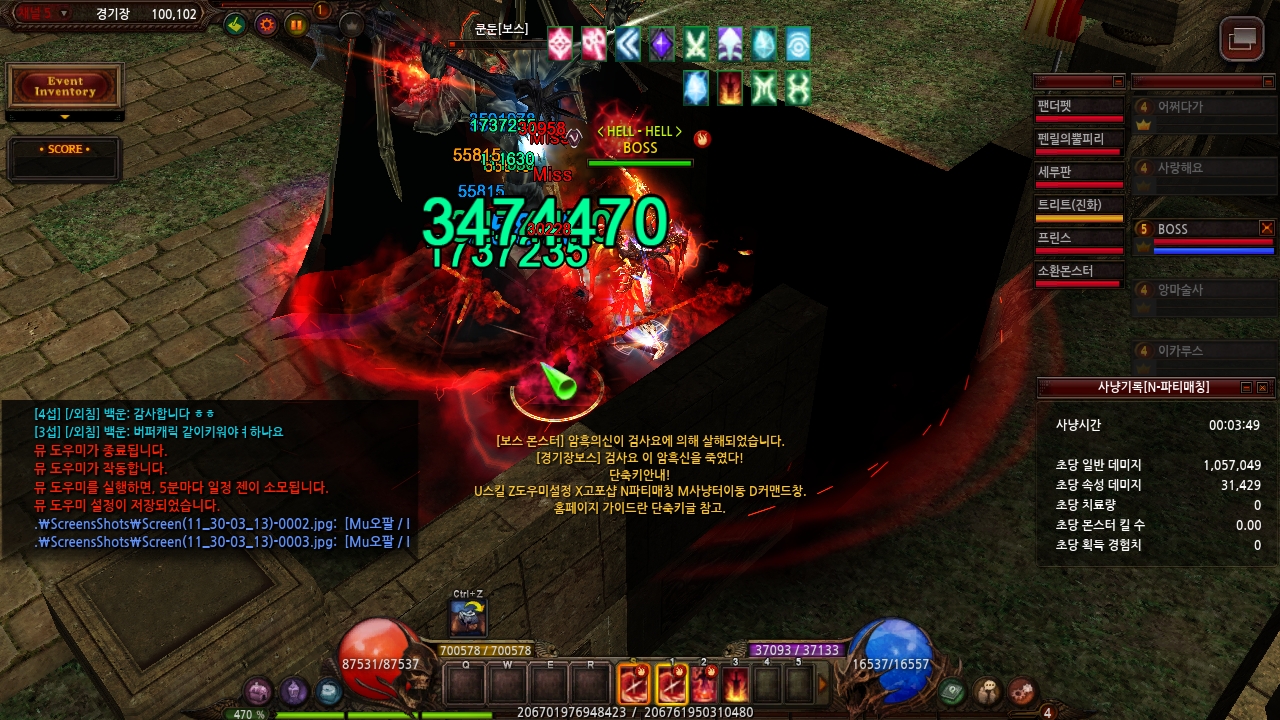Open the green book menu icon
The height and width of the screenshot is (720, 1280).
pyautogui.click(x=954, y=690)
